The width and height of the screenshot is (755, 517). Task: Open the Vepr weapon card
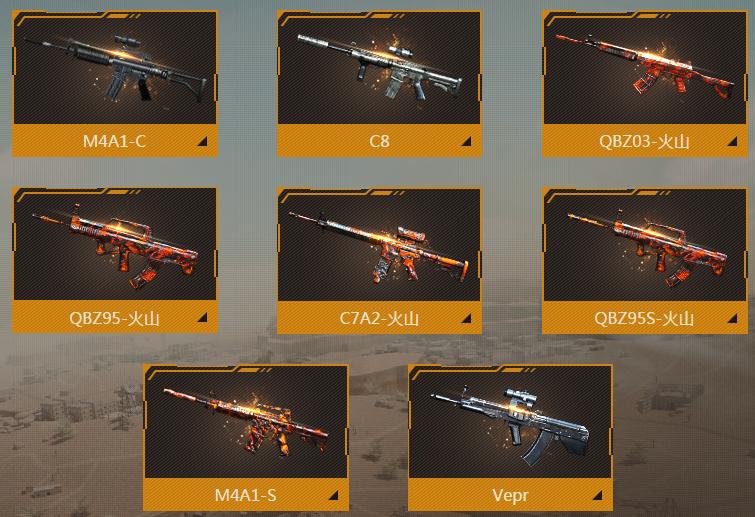(511, 424)
